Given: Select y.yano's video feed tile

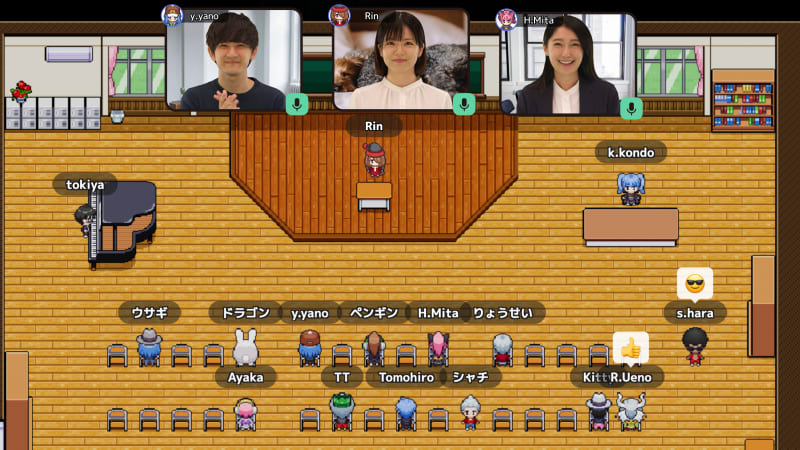Looking at the screenshot, I should tap(233, 60).
